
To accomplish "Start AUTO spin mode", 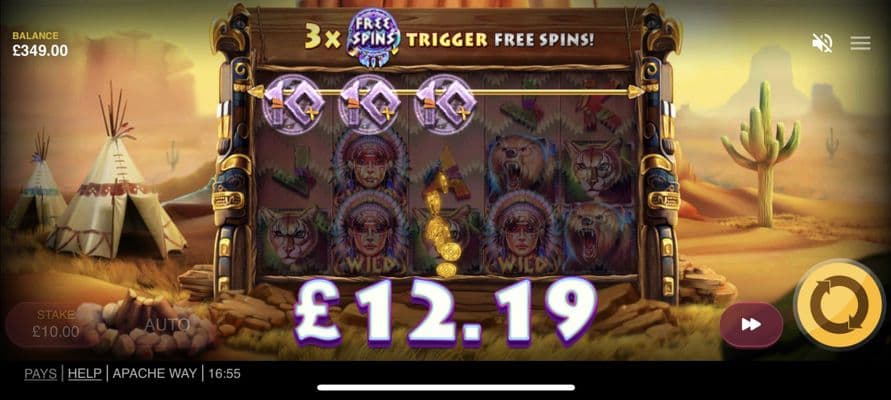I will 166,325.
